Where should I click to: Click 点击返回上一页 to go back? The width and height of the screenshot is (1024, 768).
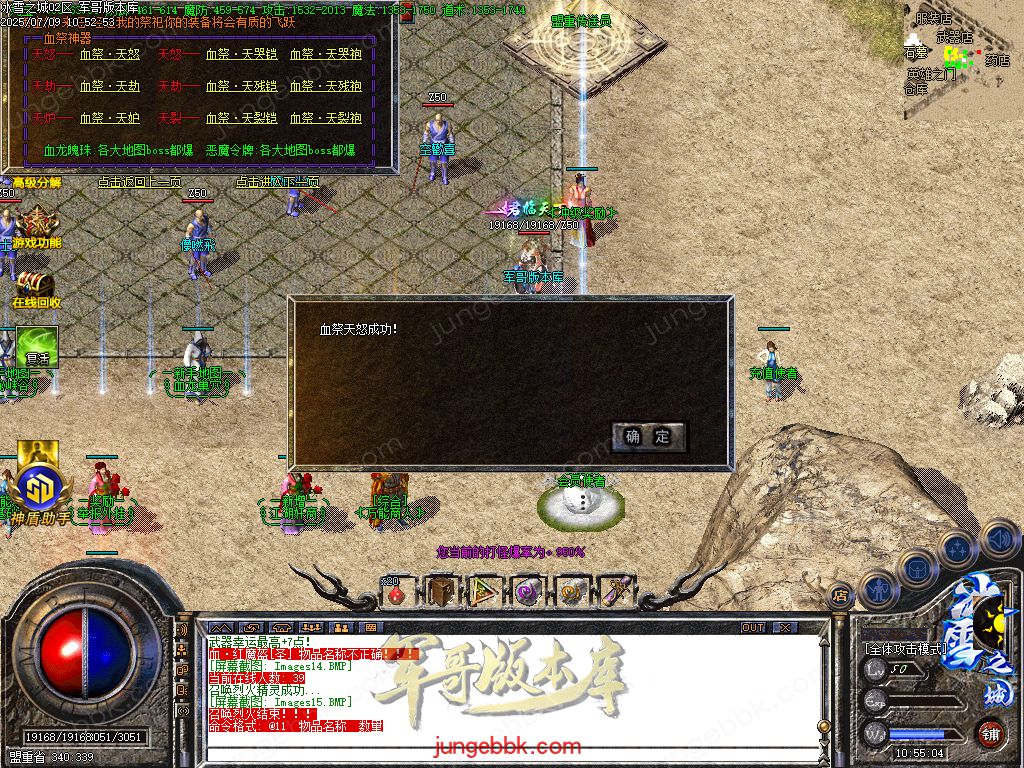[139, 182]
